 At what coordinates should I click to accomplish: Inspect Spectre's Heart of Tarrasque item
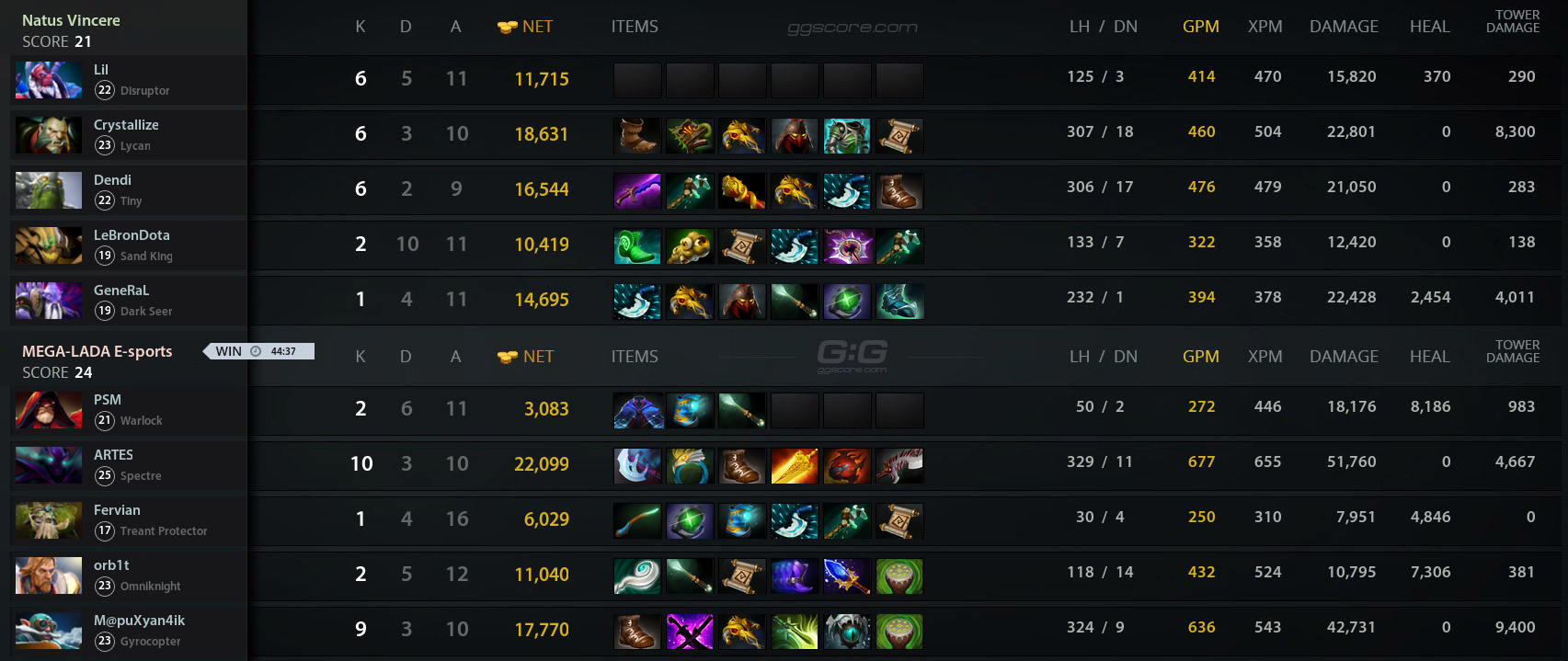(x=847, y=466)
